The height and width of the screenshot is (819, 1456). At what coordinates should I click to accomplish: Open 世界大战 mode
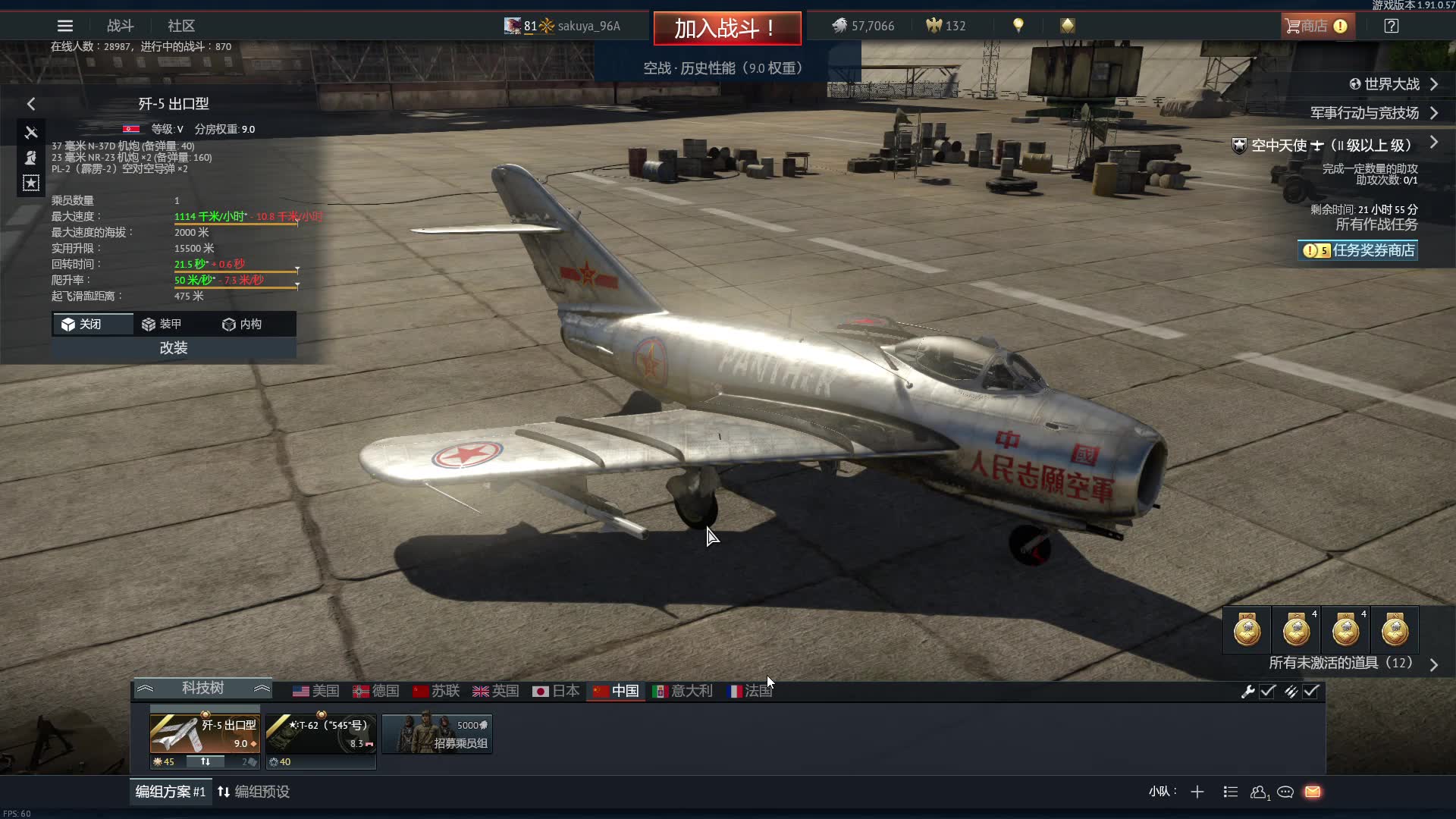click(x=1392, y=84)
